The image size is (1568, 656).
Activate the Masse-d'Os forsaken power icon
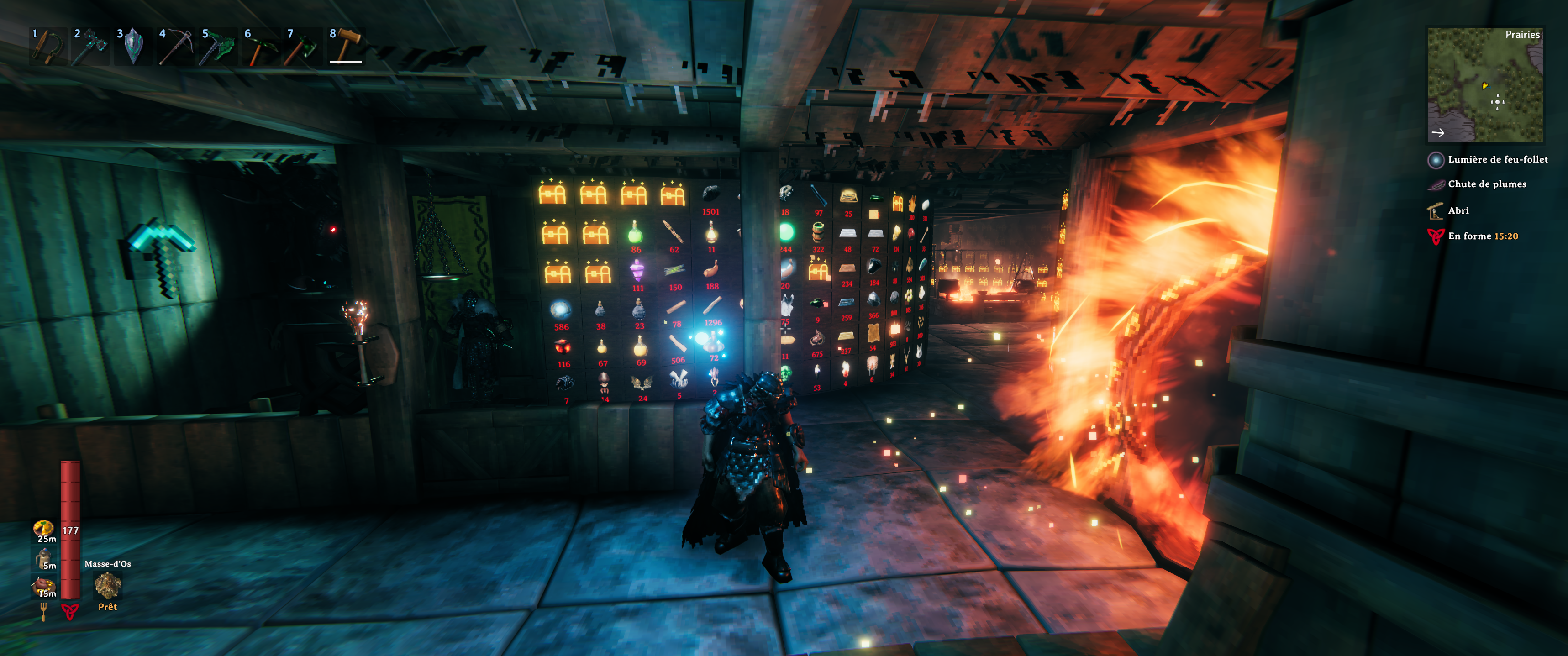pos(108,585)
